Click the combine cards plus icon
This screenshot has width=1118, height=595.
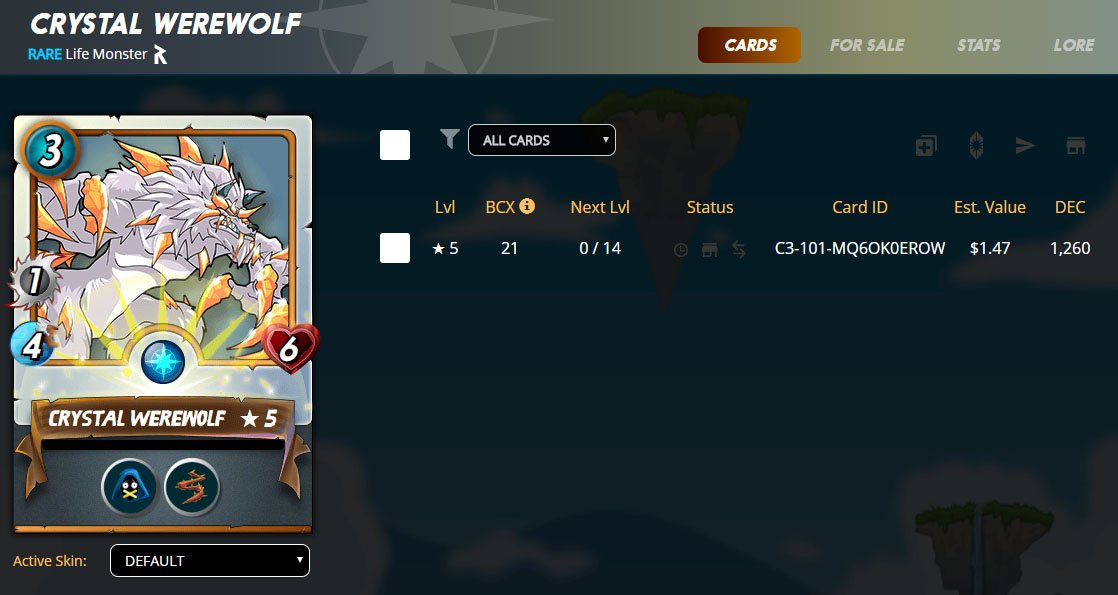[926, 146]
